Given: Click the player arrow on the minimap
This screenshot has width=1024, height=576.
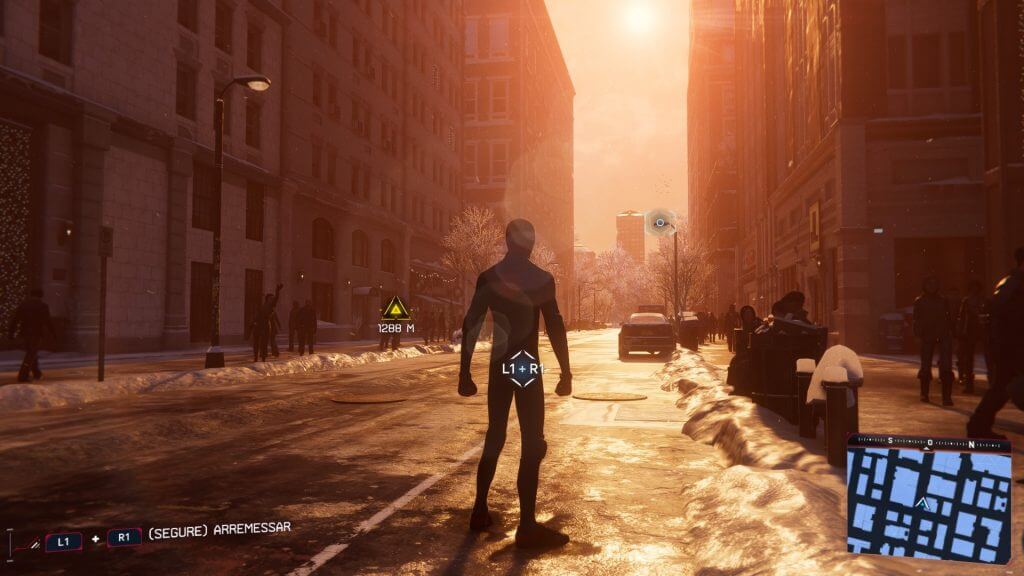Looking at the screenshot, I should coord(926,506).
